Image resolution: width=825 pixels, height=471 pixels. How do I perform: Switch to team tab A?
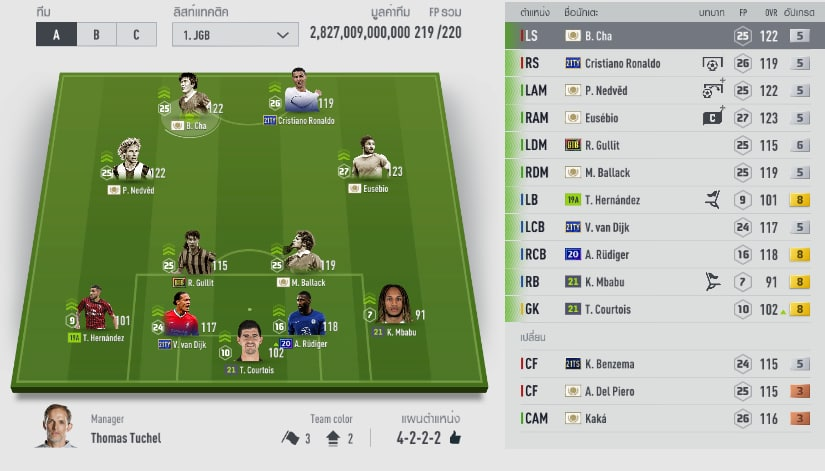tap(55, 35)
